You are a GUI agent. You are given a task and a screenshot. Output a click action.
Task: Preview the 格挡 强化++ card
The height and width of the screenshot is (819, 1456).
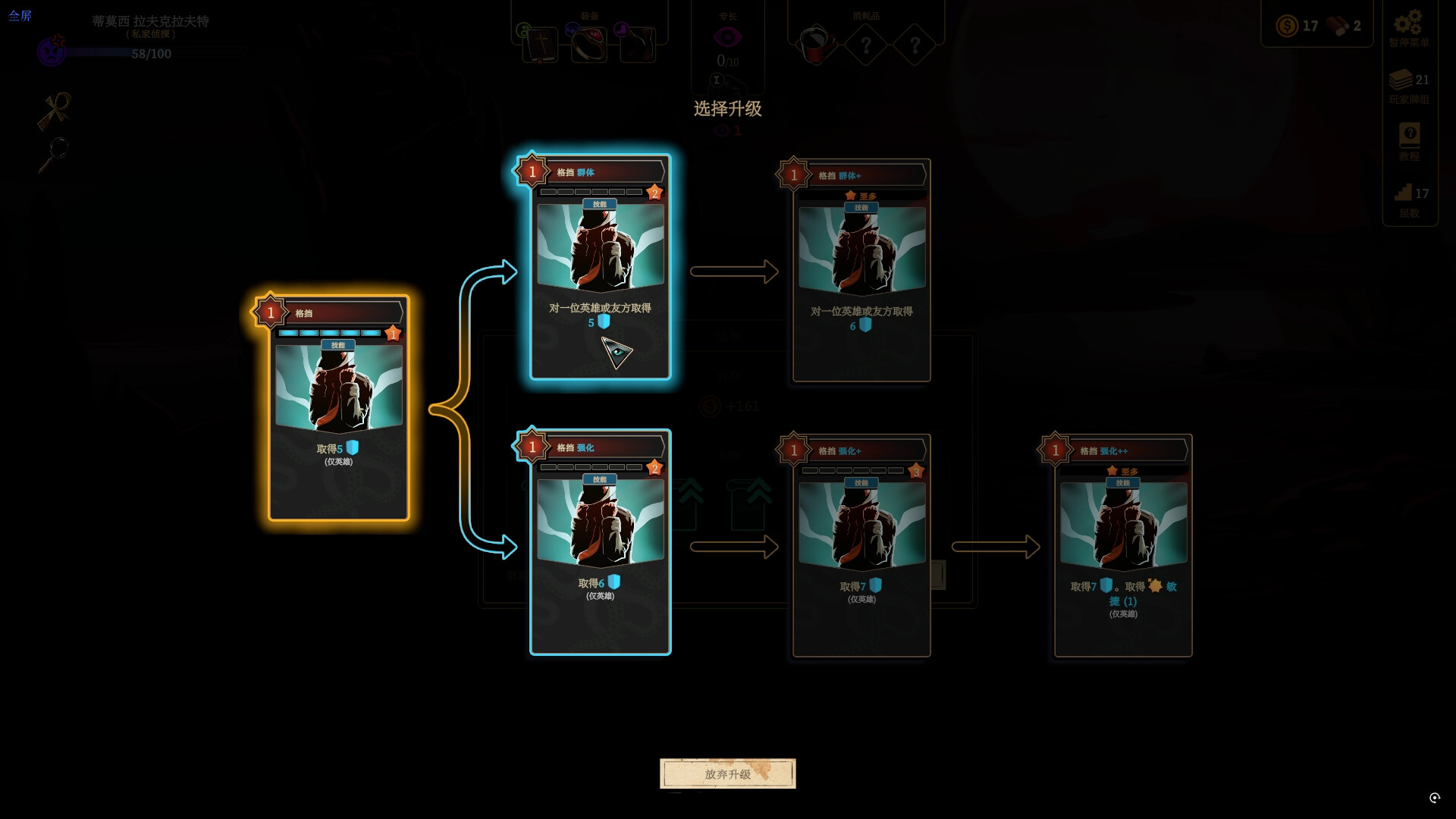tap(1123, 545)
